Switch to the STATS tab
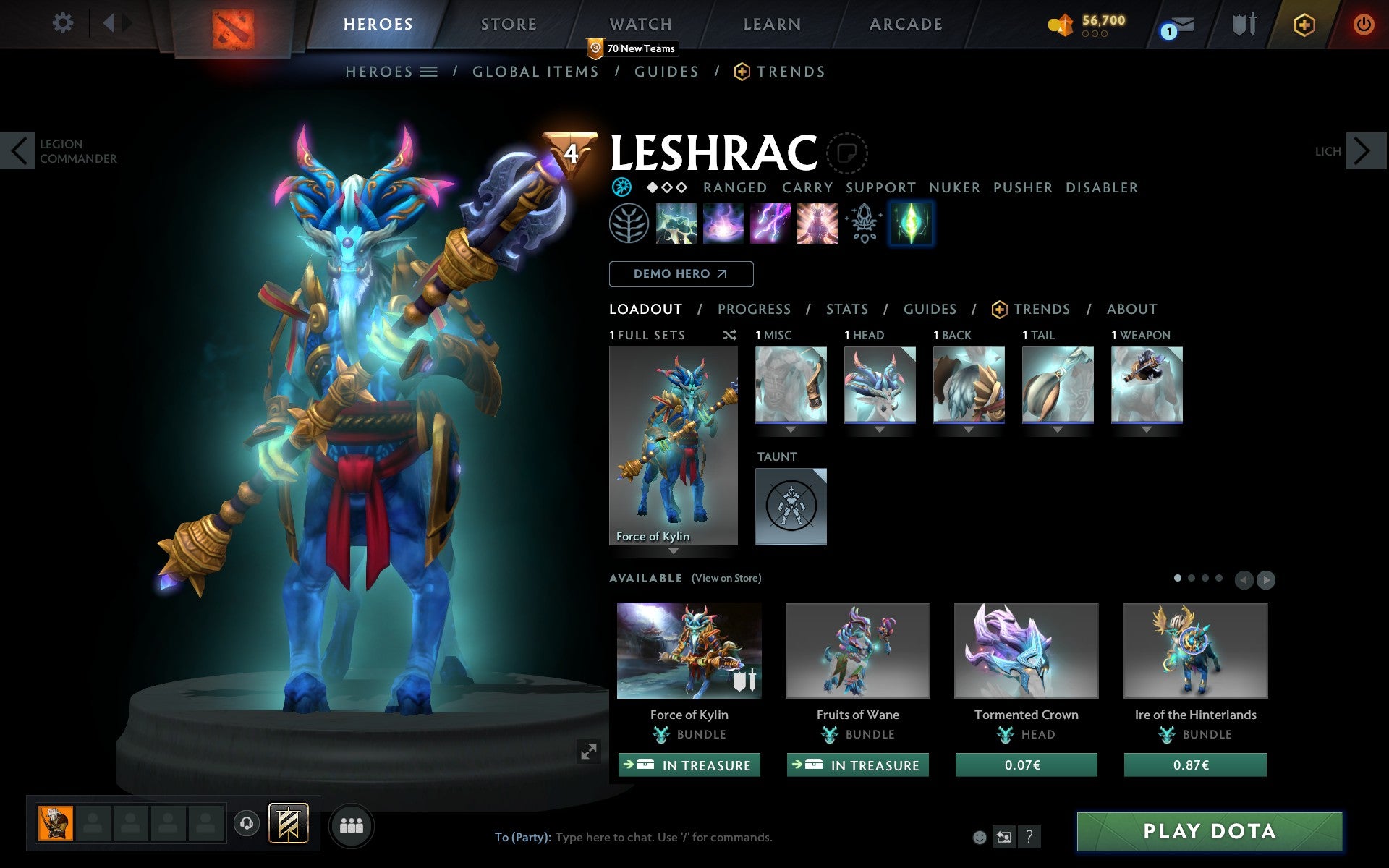The height and width of the screenshot is (868, 1389). pos(846,309)
